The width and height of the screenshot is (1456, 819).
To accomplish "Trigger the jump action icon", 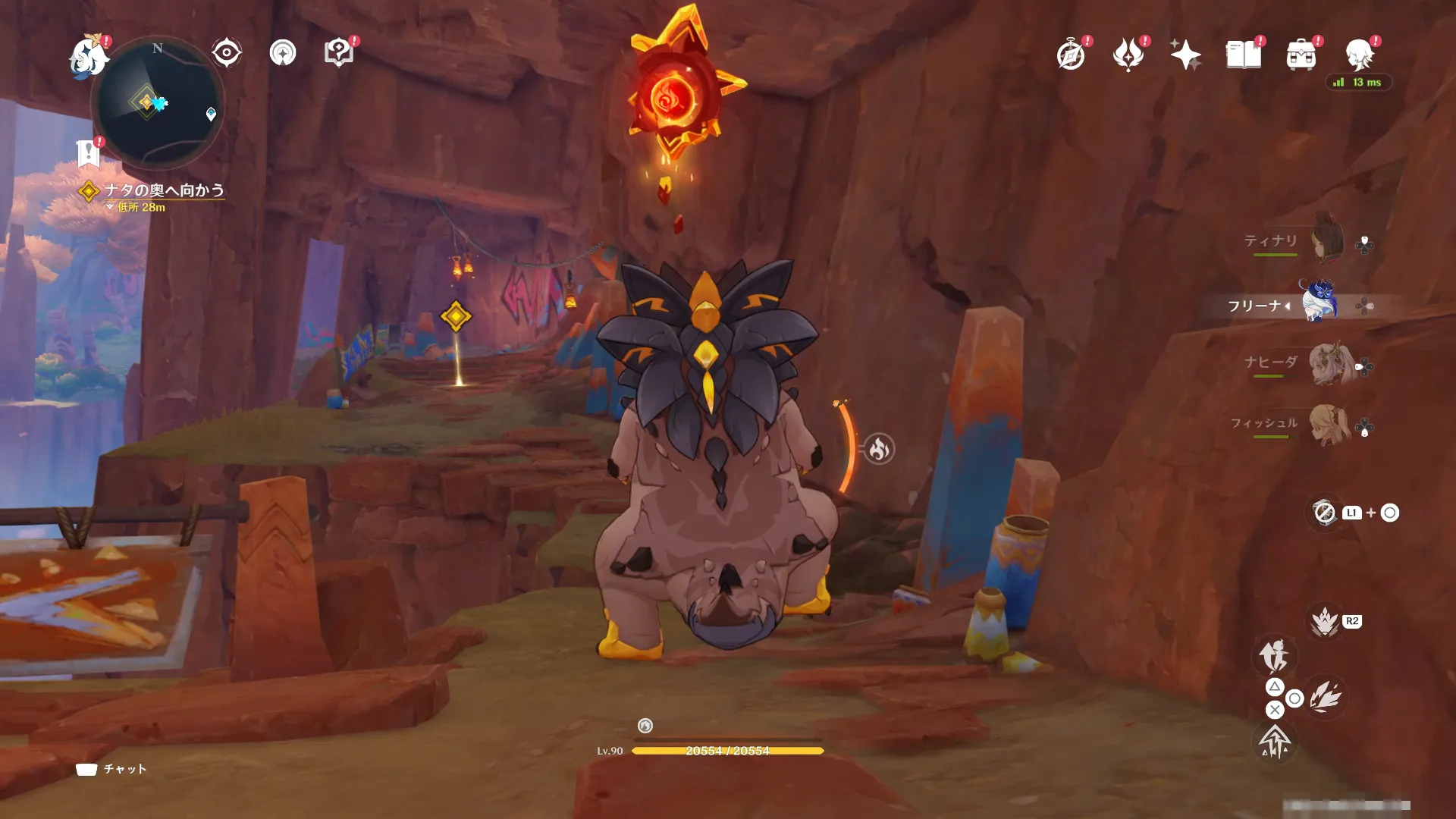I will tap(1275, 742).
